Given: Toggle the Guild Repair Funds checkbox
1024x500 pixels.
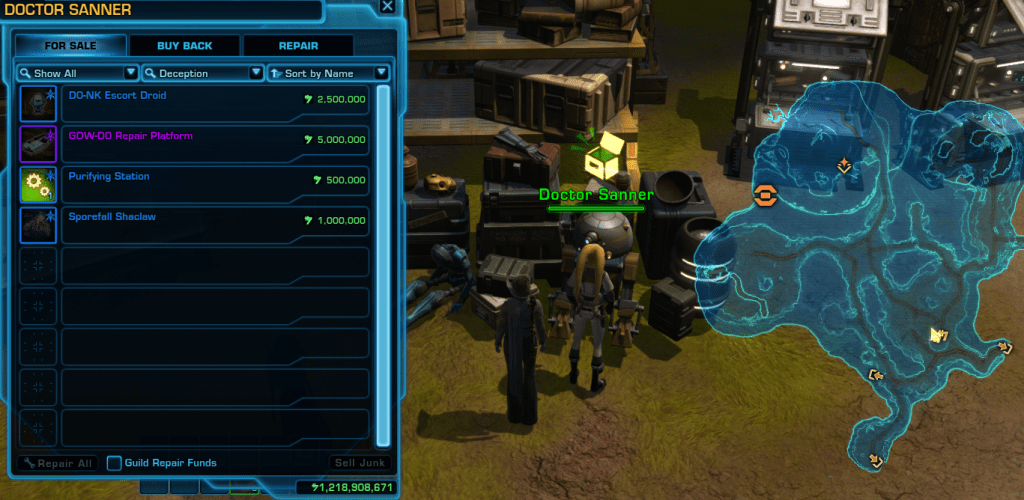Looking at the screenshot, I should pyautogui.click(x=115, y=463).
